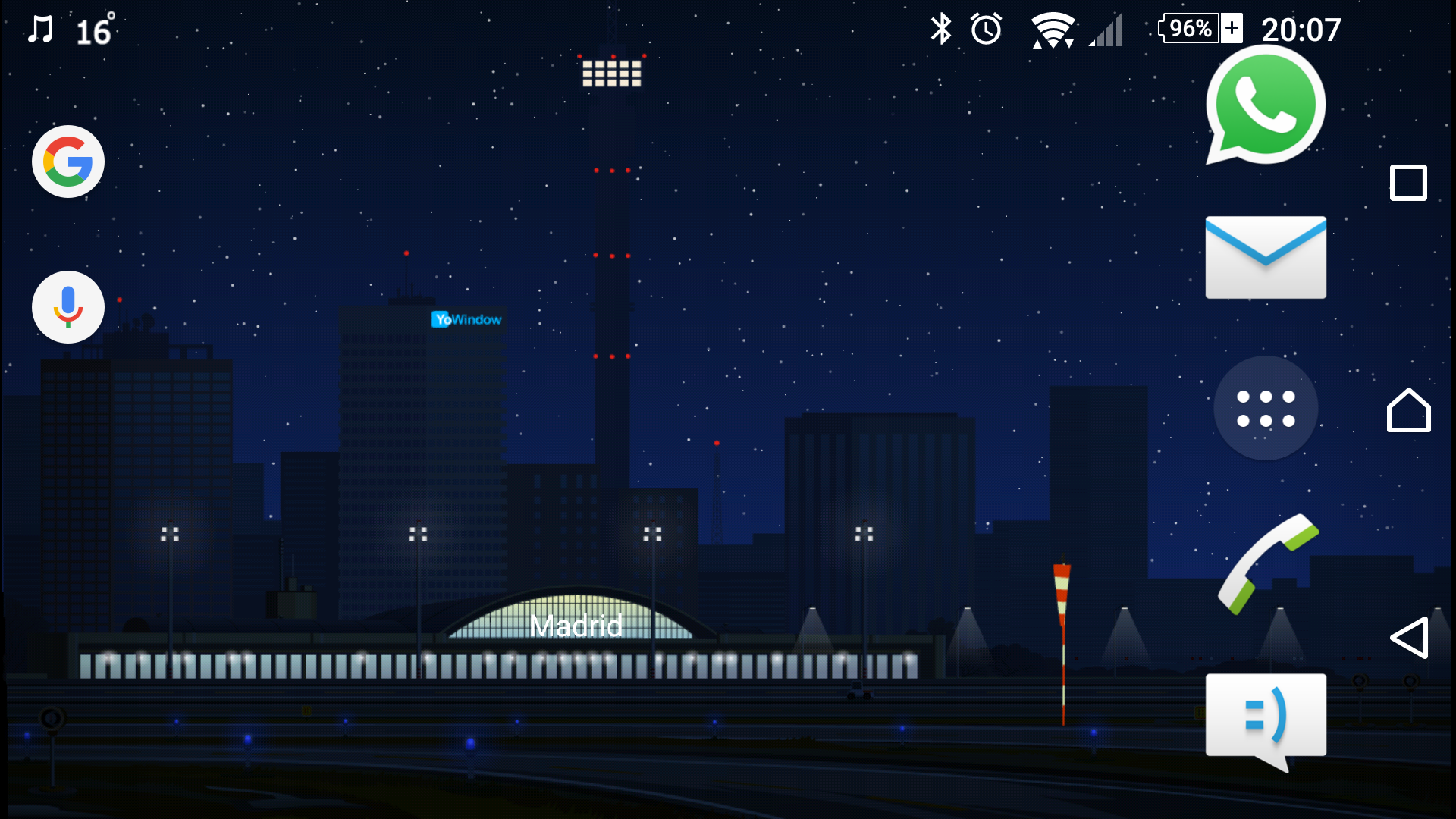Tap the 96% battery indicator

pos(1200,29)
